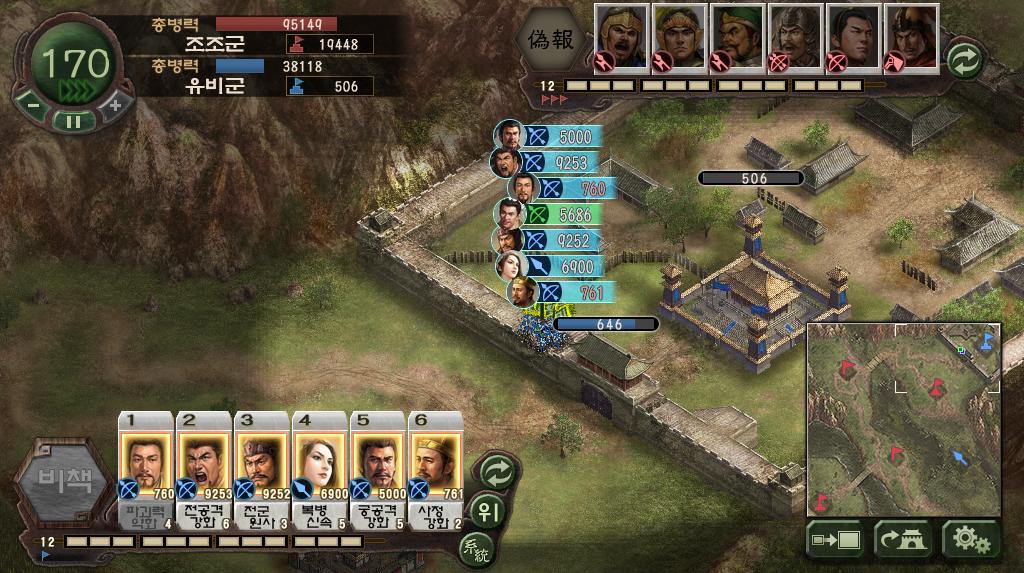Pause the battle with the pause button
This screenshot has height=573, width=1024.
(72, 121)
